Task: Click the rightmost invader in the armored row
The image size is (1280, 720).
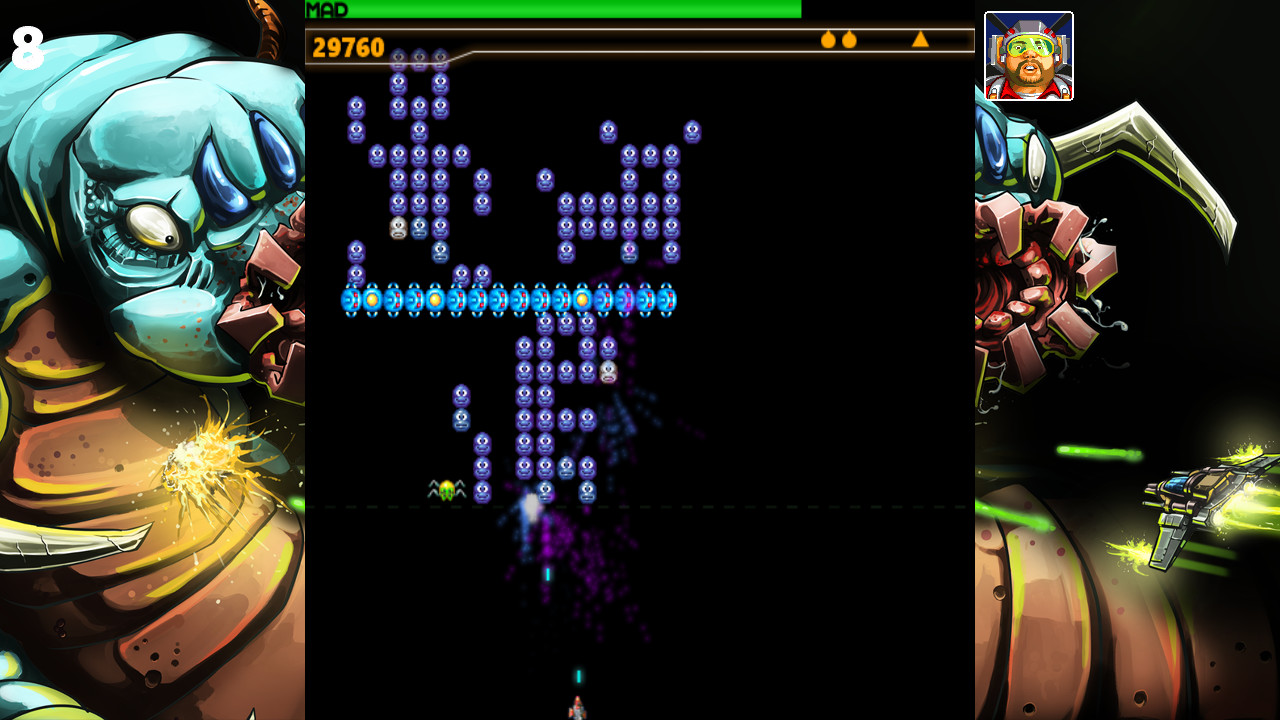Action: click(x=665, y=297)
